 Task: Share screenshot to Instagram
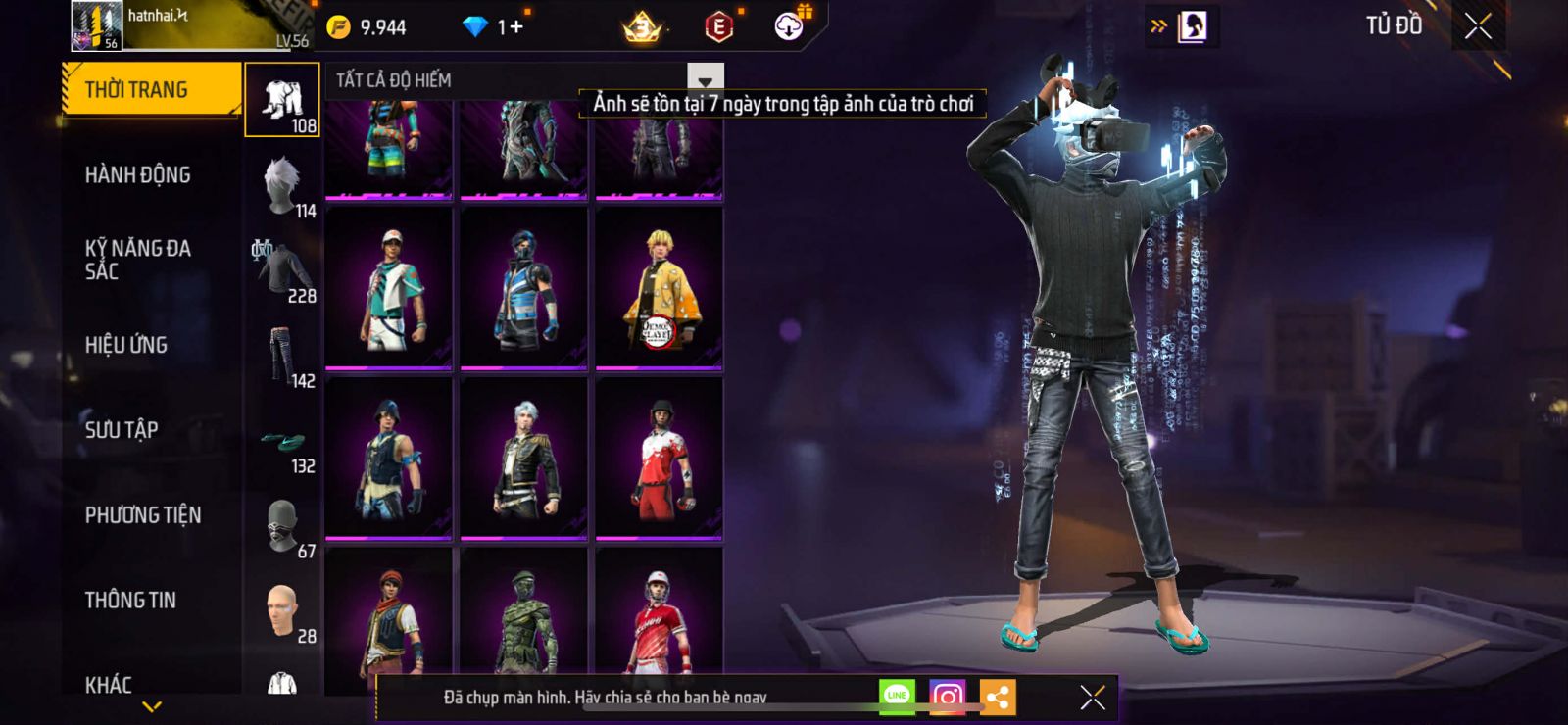tap(947, 697)
